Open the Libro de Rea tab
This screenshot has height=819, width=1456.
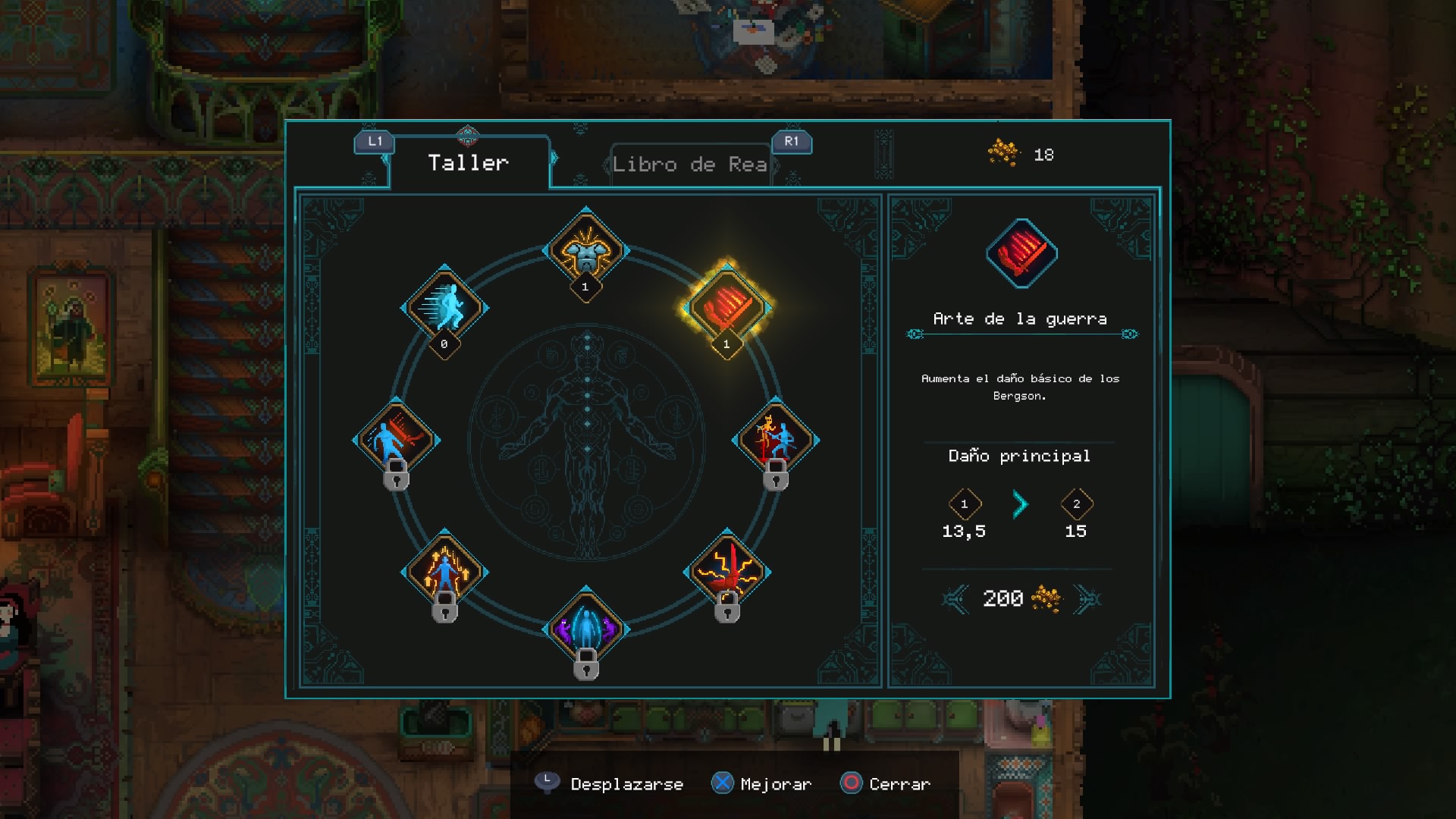[689, 164]
